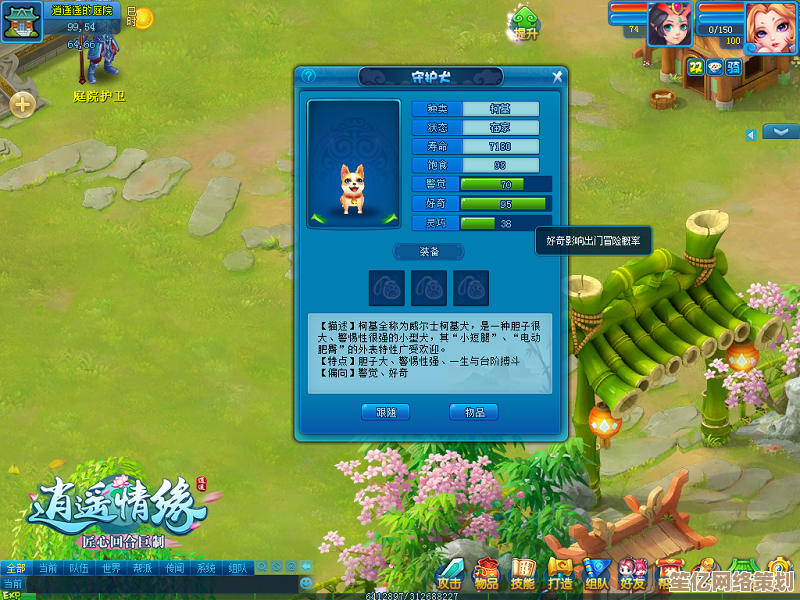Click the 骑 mount icon
This screenshot has height=600, width=800.
click(x=734, y=67)
